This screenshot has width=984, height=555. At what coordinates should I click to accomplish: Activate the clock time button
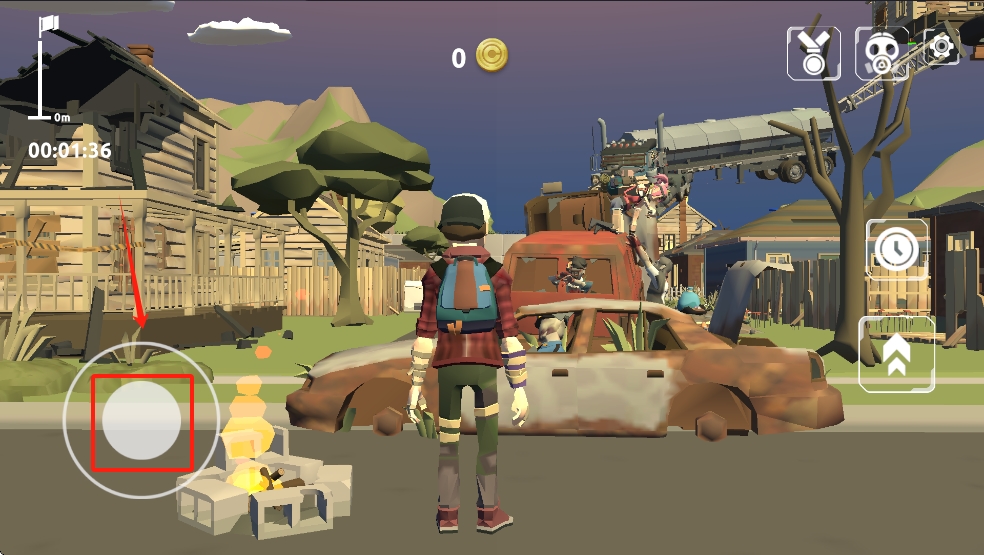click(896, 248)
